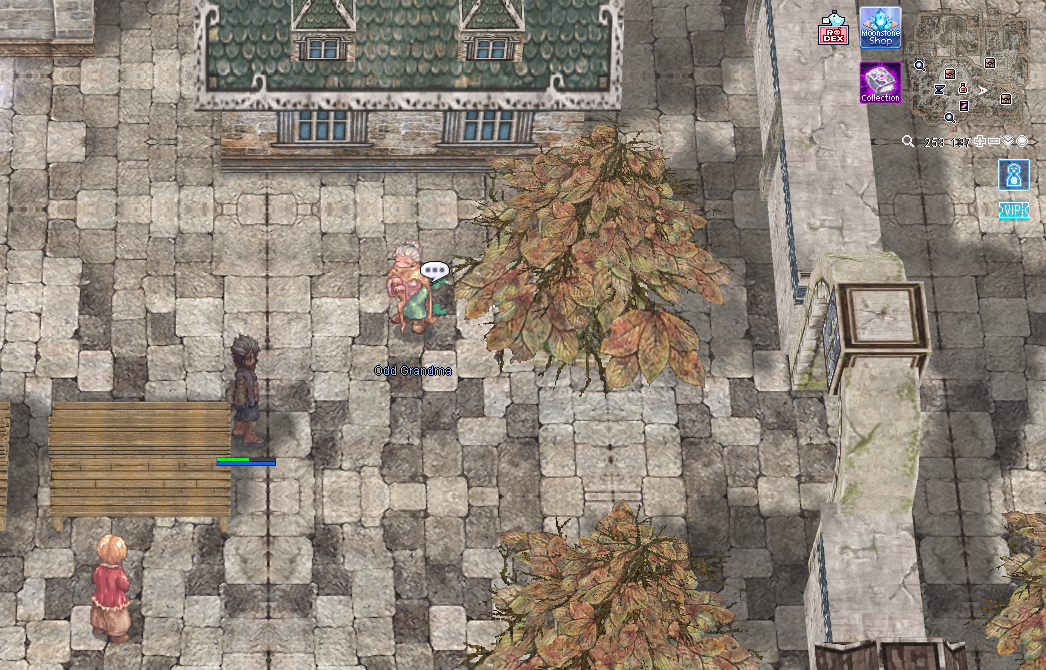Viewport: 1046px width, 670px height.
Task: Open the RODEX mail icon
Action: pyautogui.click(x=833, y=29)
